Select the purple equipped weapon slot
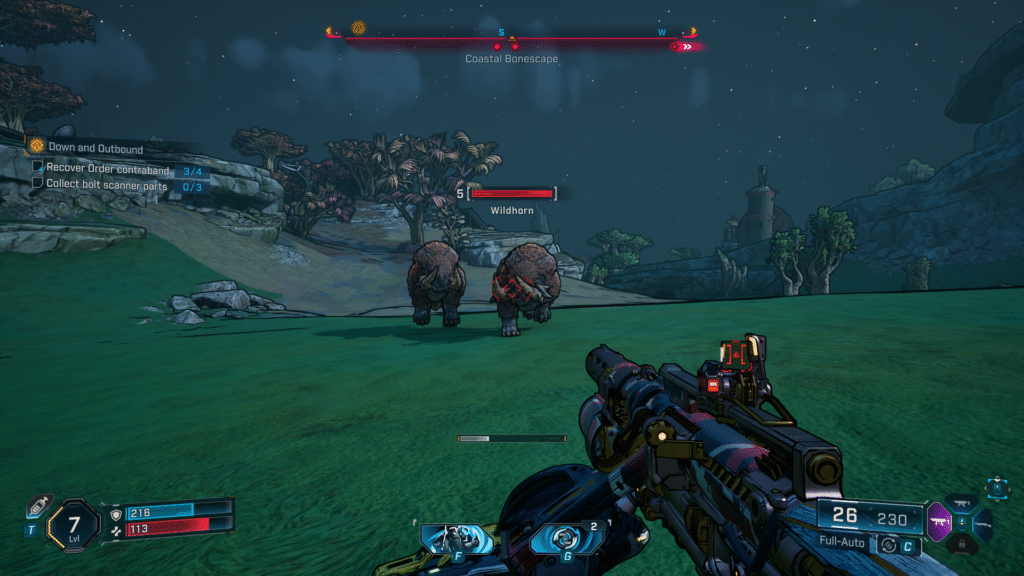Viewport: 1024px width, 576px height. [x=938, y=521]
